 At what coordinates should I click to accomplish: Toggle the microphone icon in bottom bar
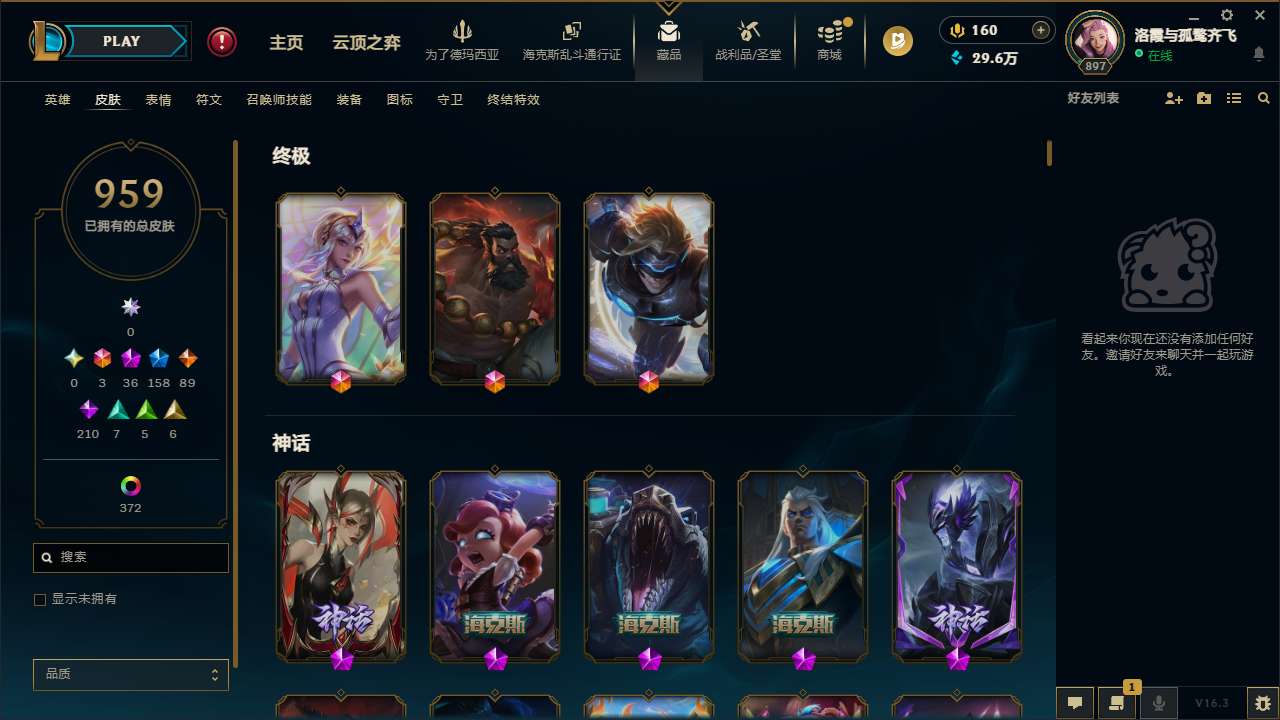point(1158,702)
